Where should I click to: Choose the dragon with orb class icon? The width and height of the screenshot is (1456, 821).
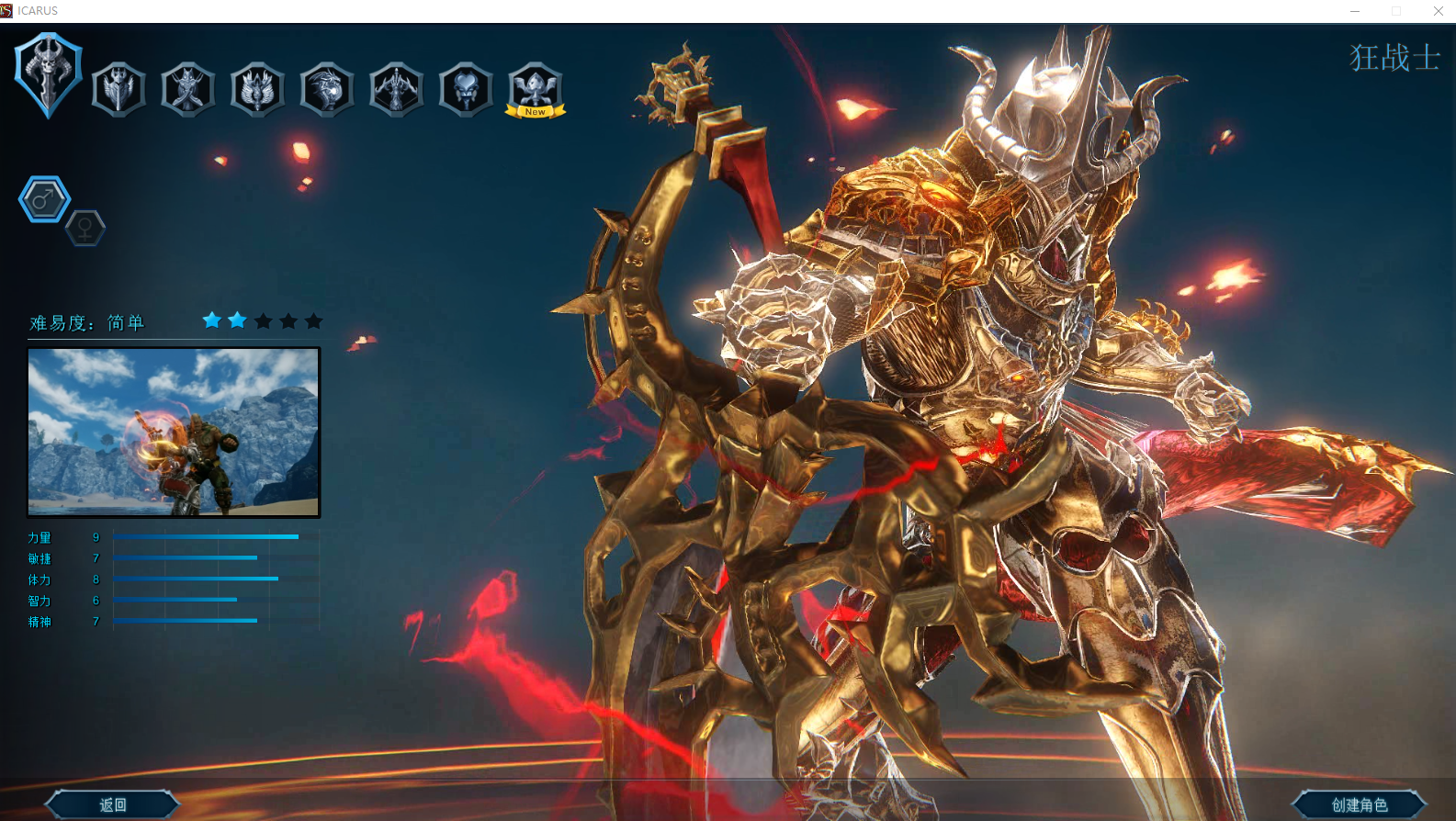coord(327,89)
